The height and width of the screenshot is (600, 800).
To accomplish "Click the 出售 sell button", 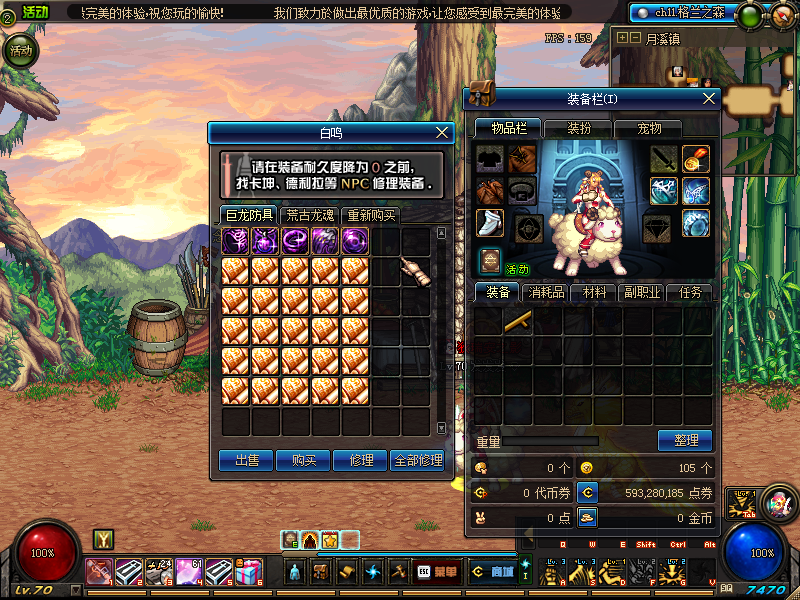I will click(246, 460).
